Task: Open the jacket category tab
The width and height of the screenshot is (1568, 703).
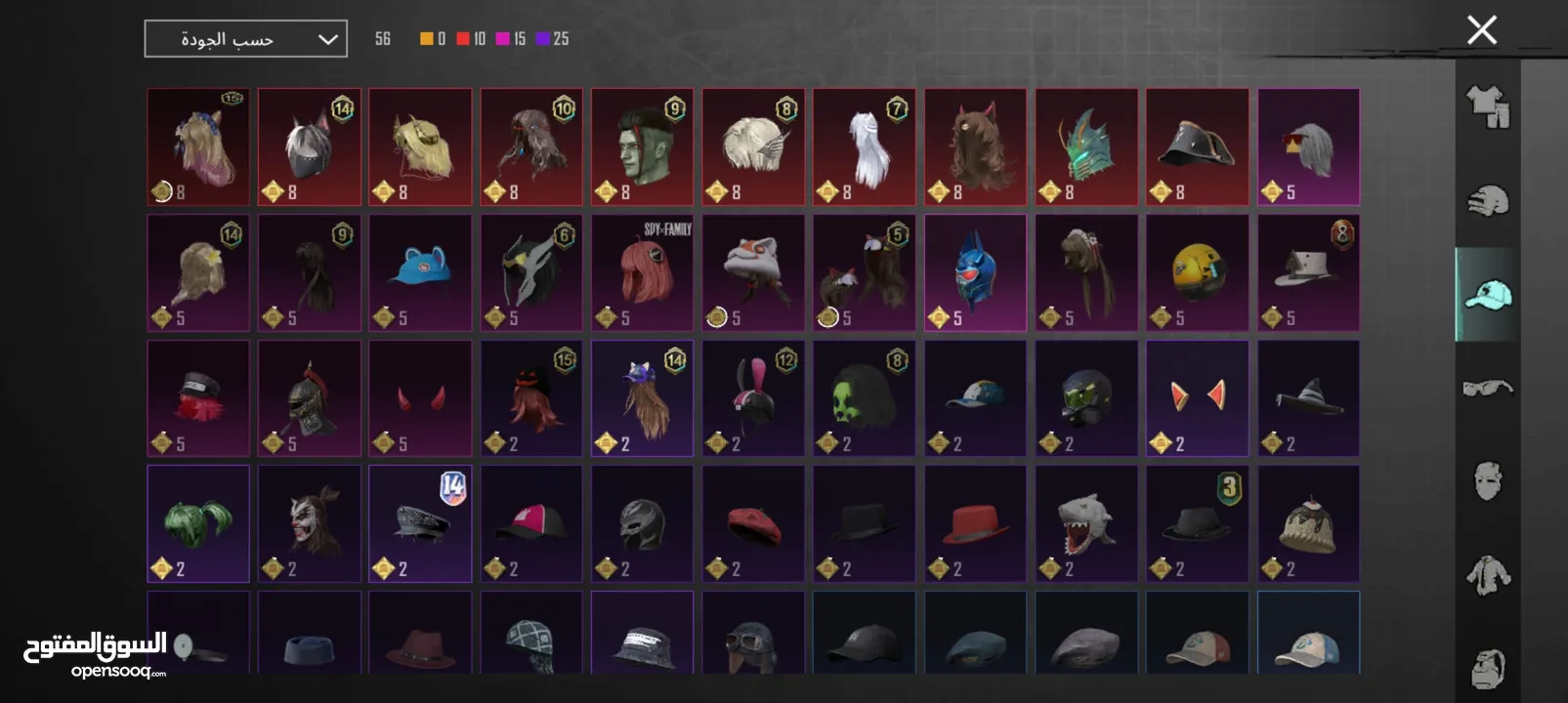Action: click(1487, 575)
